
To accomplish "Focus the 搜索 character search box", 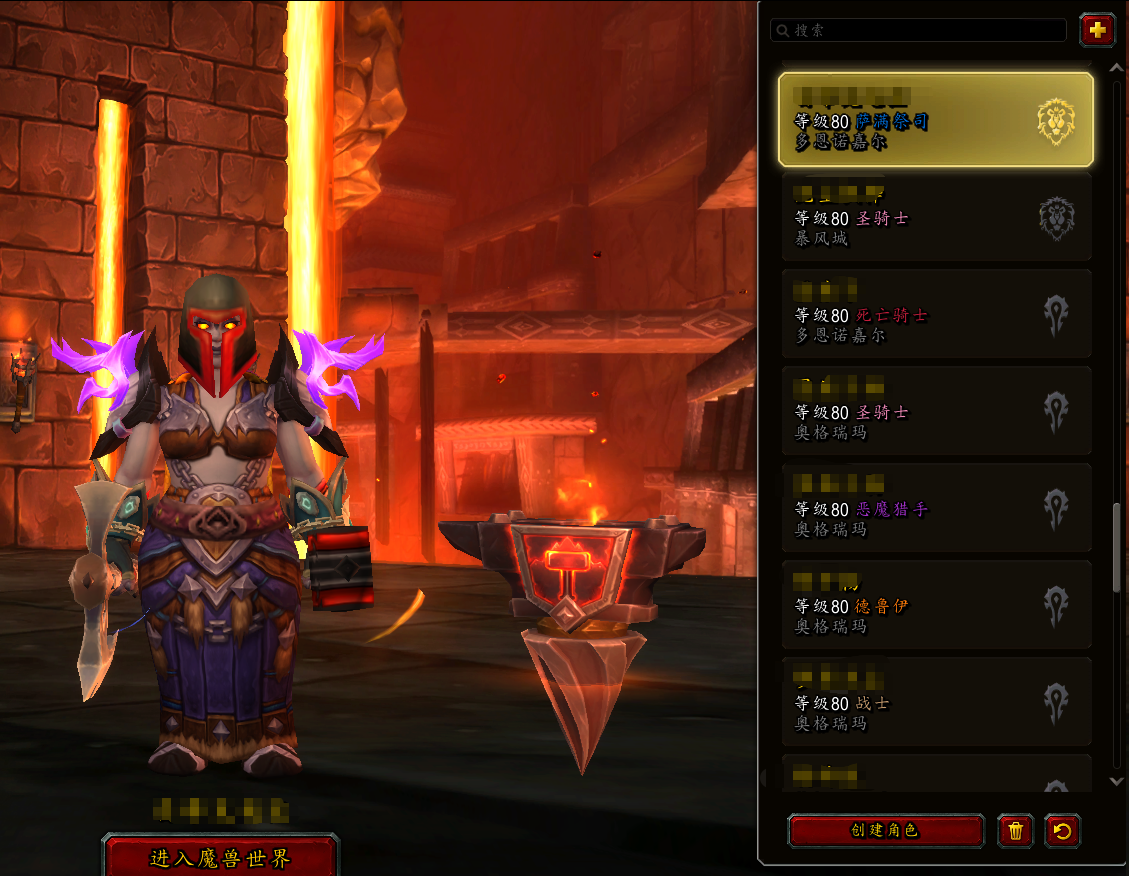I will 920,31.
